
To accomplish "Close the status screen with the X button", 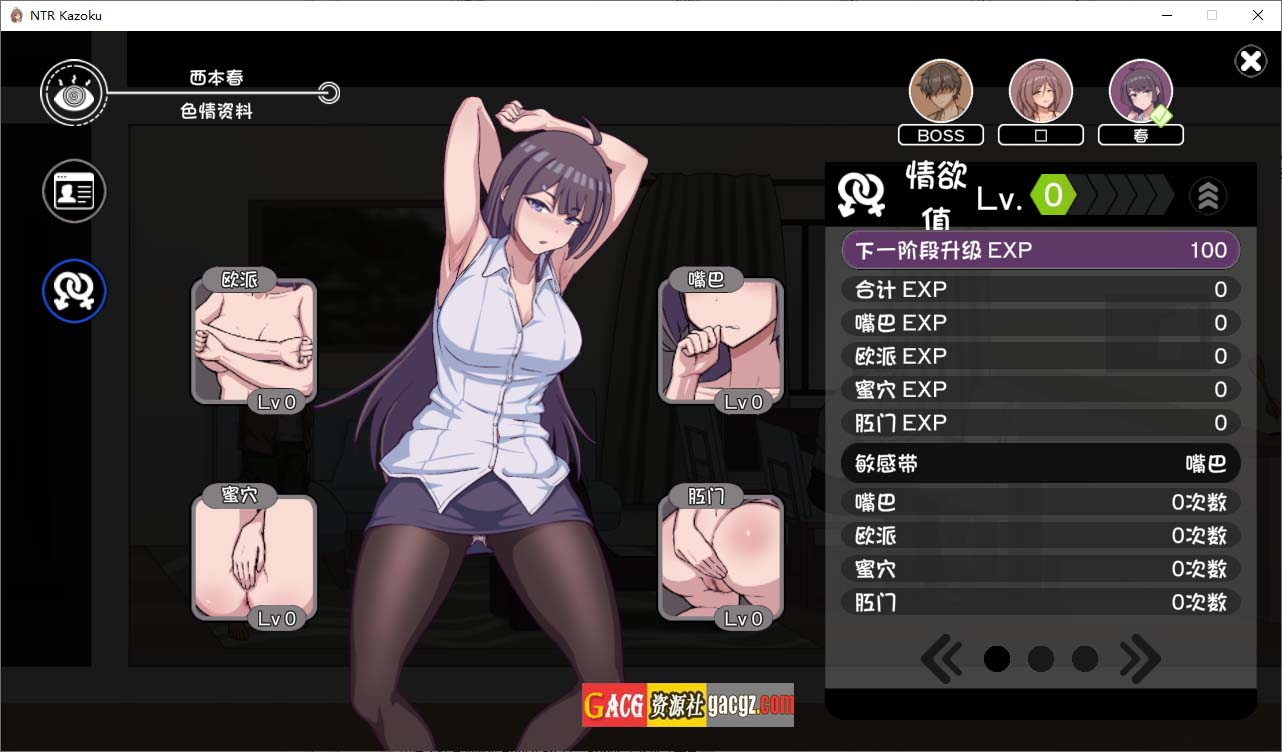I will click(1250, 62).
